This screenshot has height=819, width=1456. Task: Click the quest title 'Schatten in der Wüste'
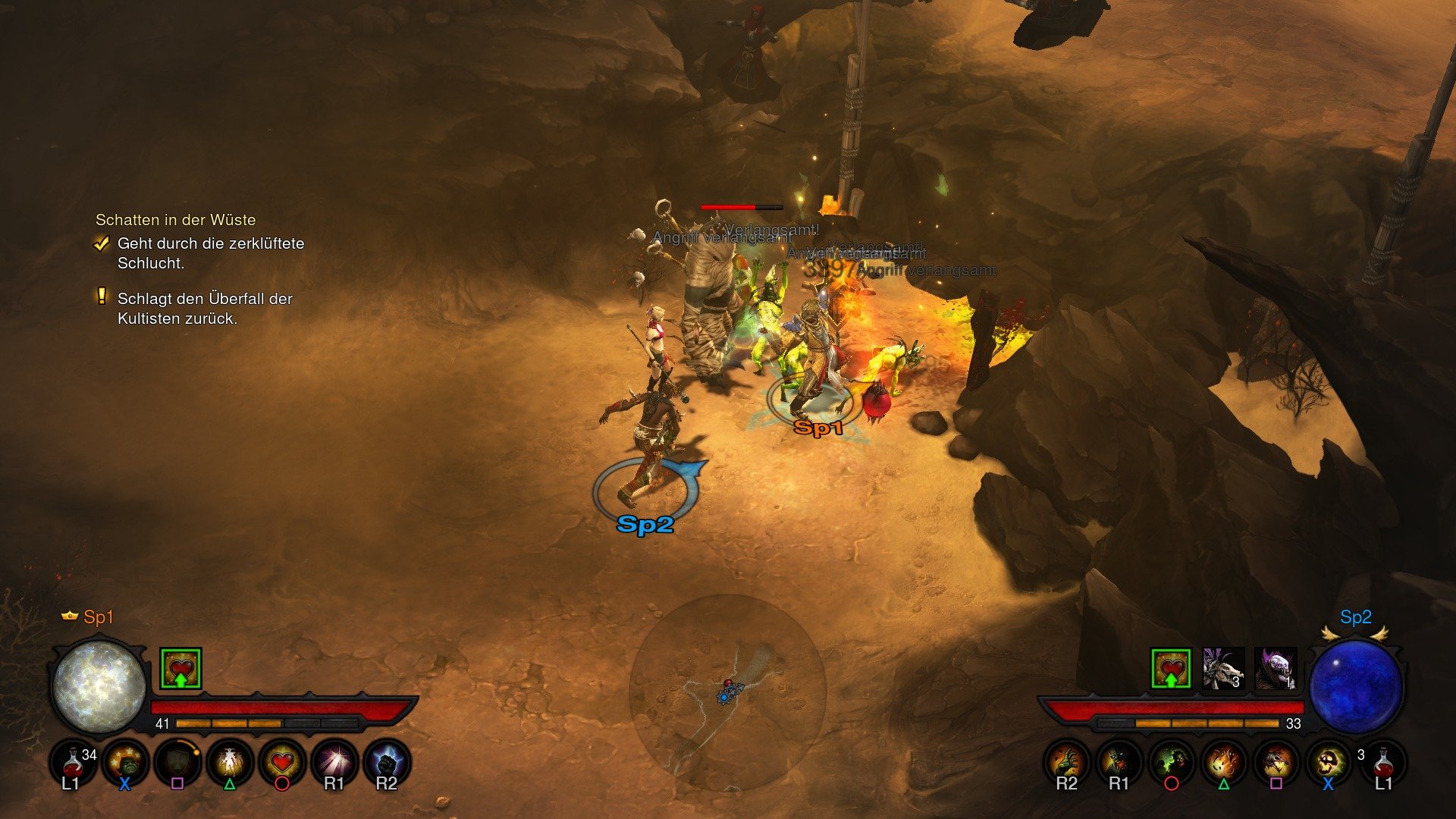click(176, 220)
